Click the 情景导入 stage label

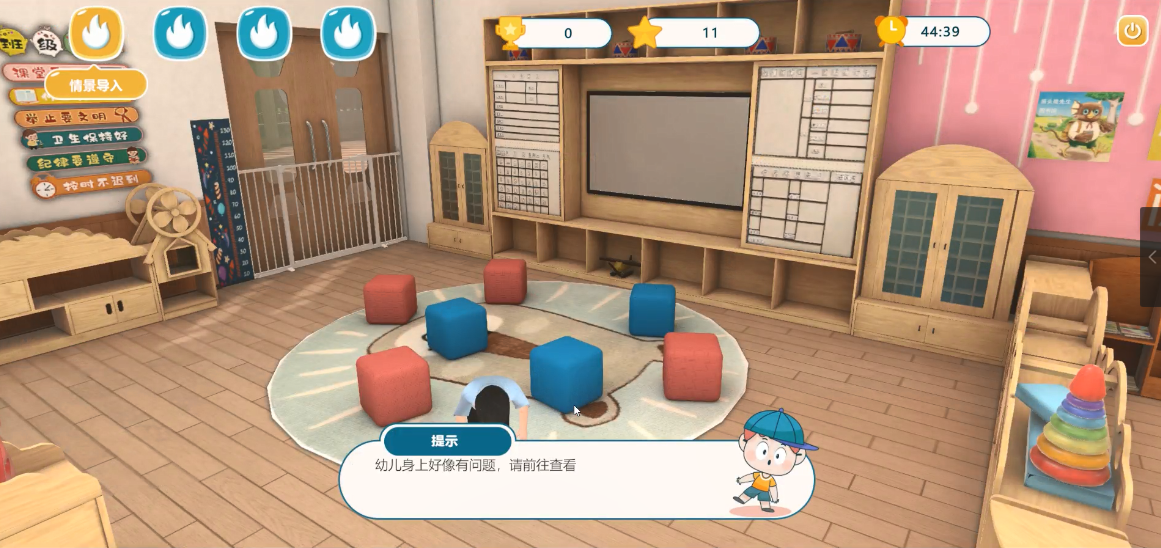point(96,85)
